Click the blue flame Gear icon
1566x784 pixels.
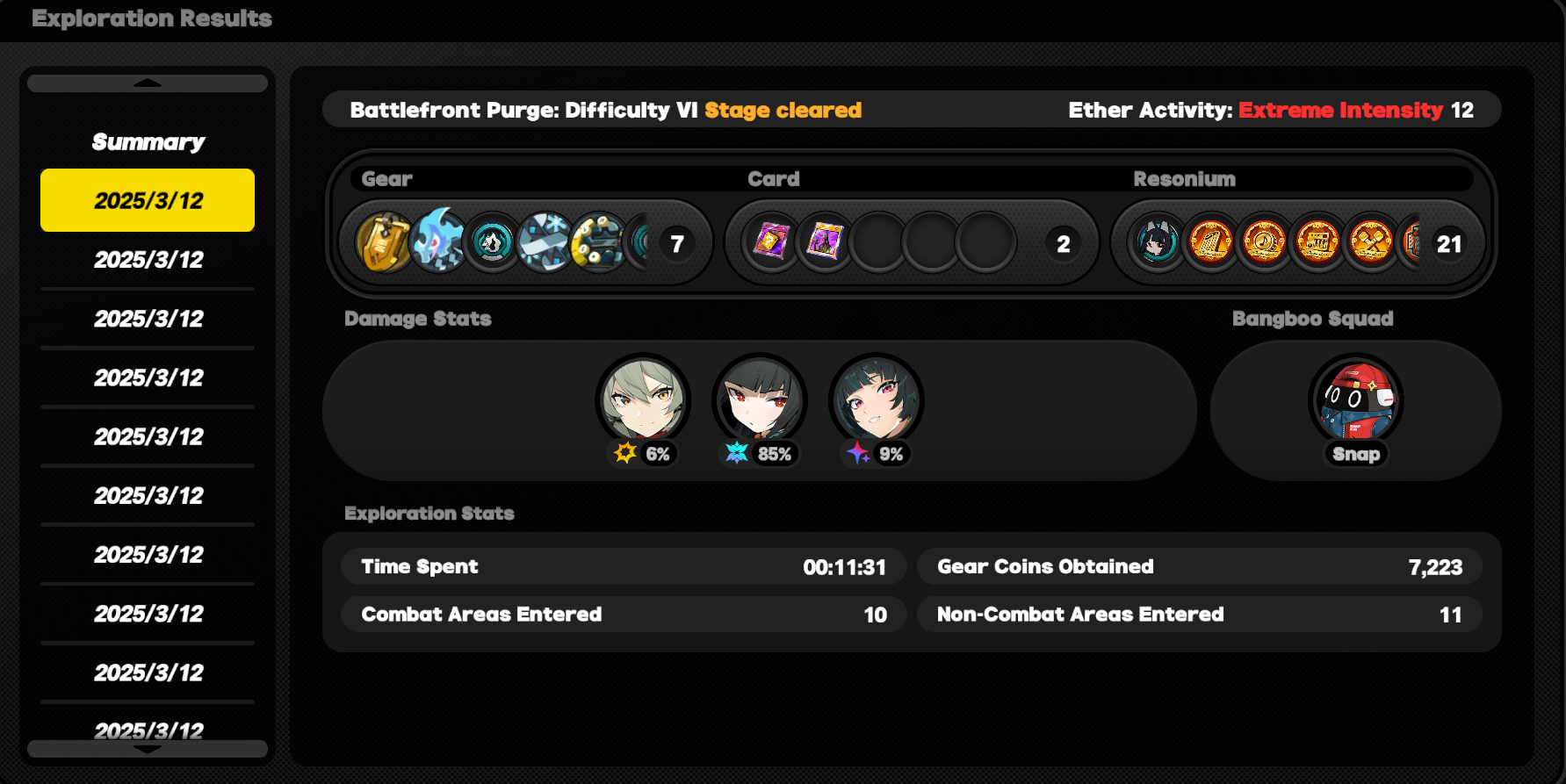tap(437, 243)
